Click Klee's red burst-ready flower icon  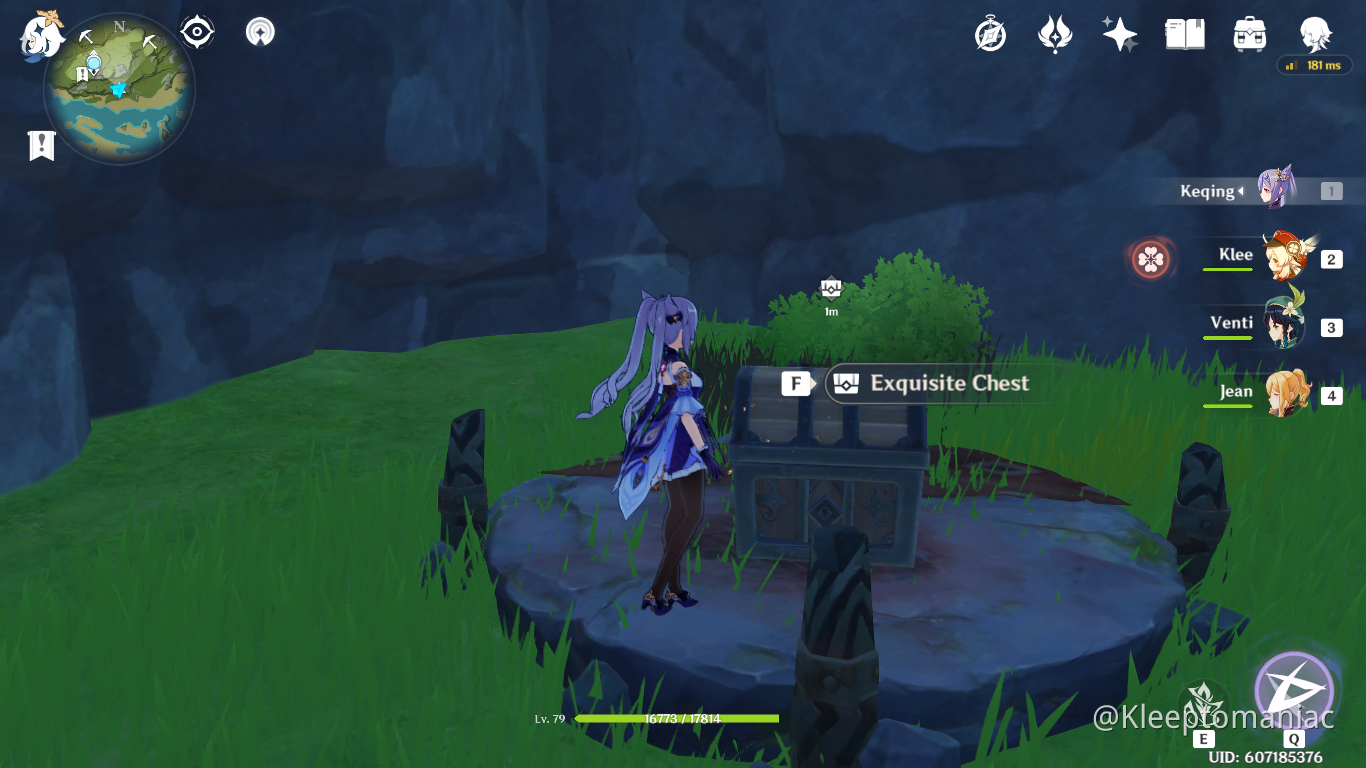(1150, 257)
